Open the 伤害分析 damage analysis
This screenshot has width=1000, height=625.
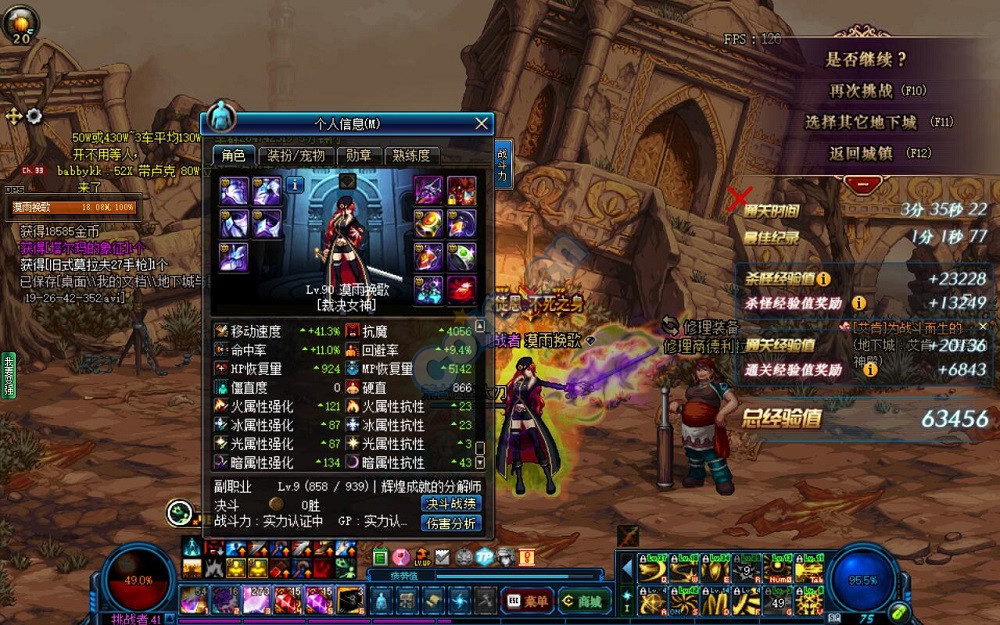(451, 522)
